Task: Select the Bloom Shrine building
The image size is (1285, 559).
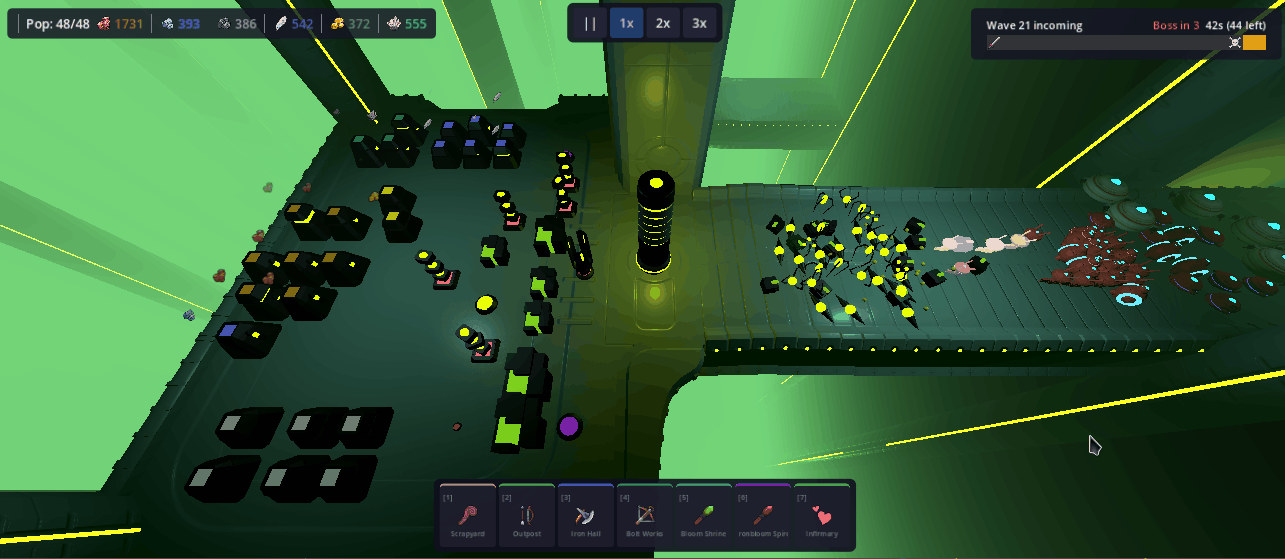Action: tap(703, 515)
